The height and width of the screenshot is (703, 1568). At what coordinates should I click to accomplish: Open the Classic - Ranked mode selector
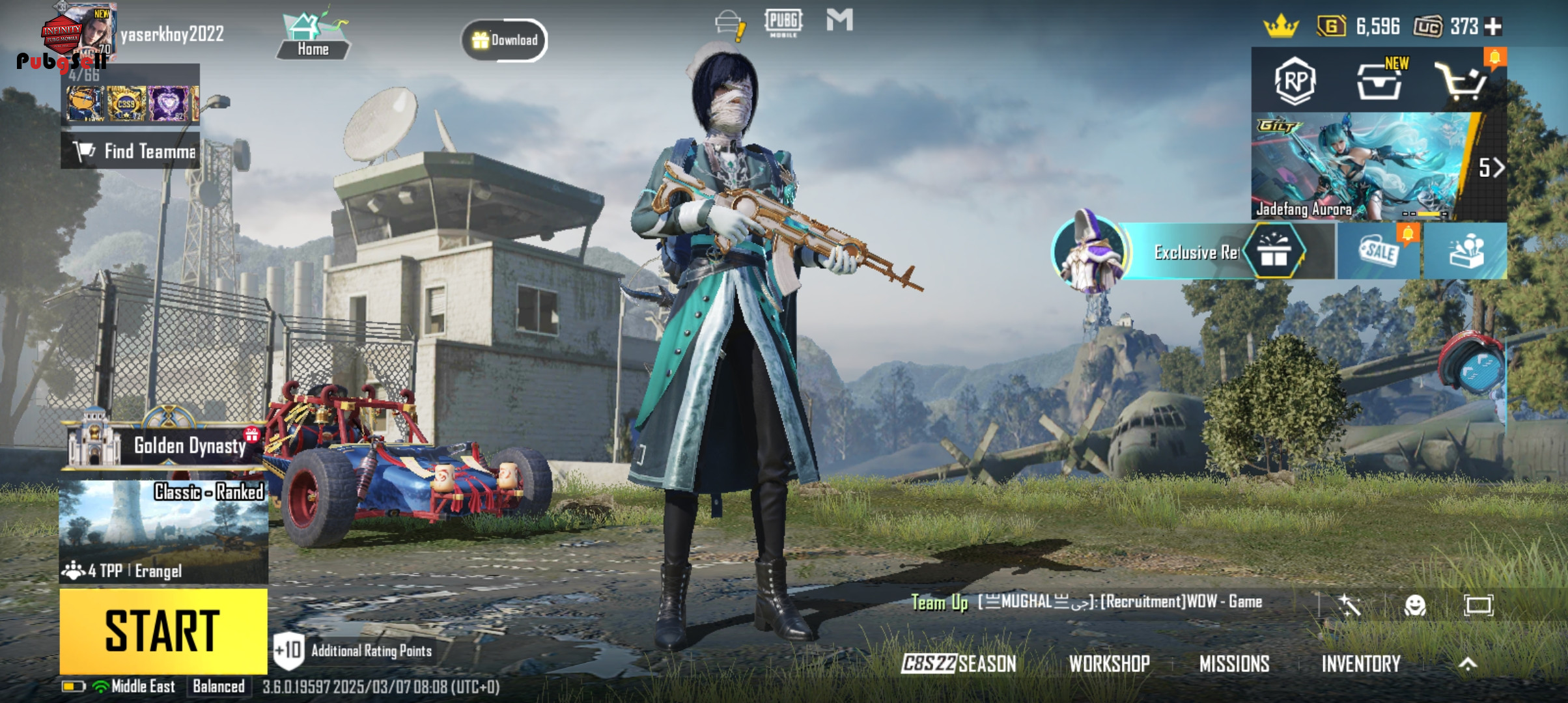pos(163,531)
